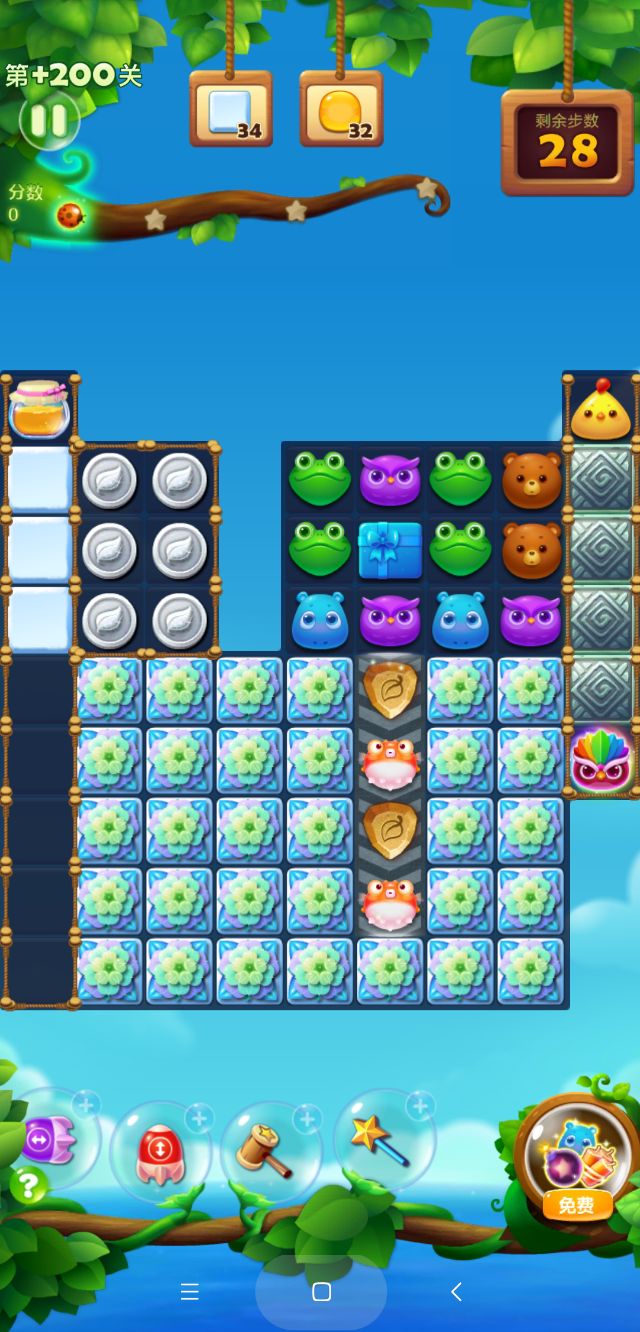Select the rainbow owl tile

pos(600,761)
